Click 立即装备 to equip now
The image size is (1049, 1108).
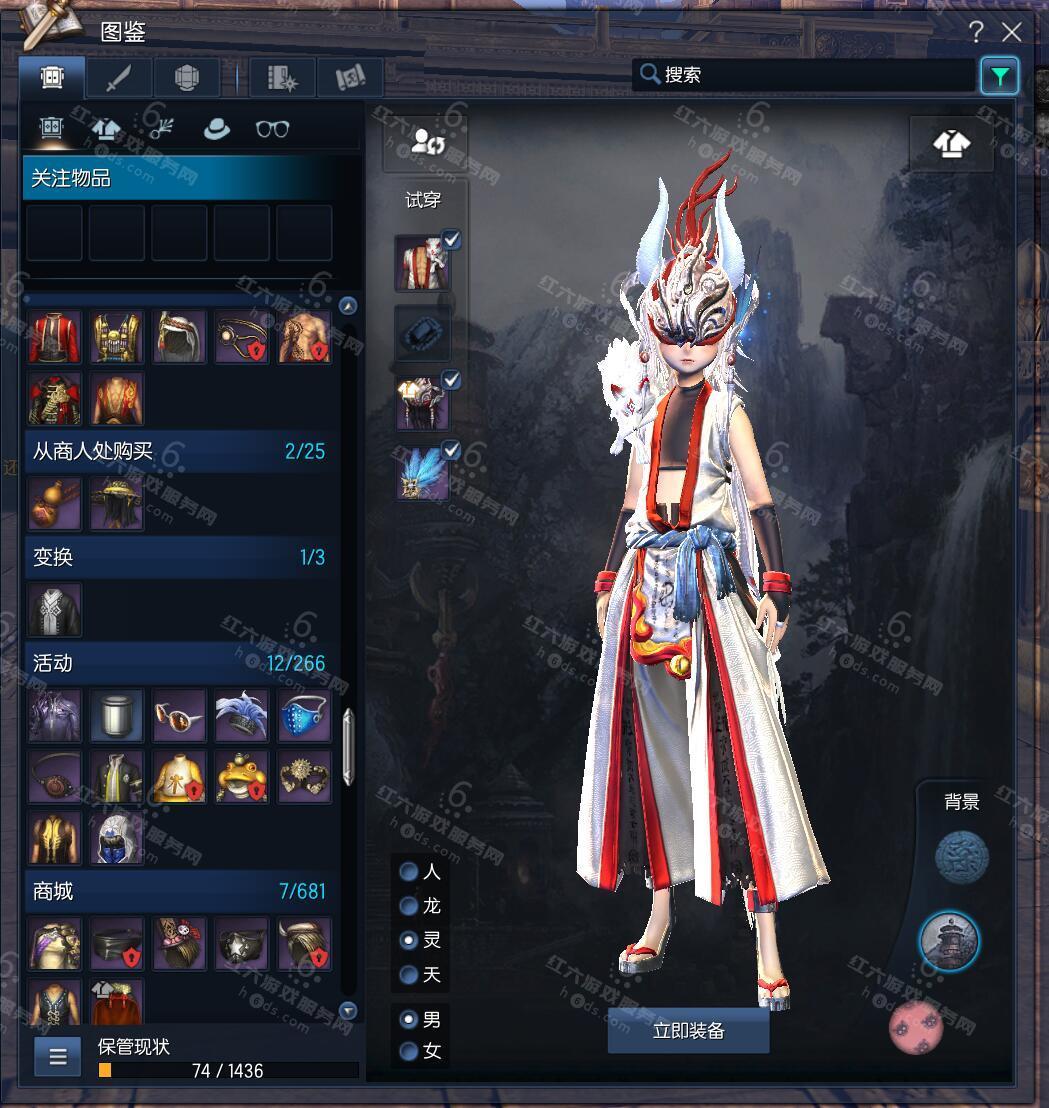(x=688, y=1031)
